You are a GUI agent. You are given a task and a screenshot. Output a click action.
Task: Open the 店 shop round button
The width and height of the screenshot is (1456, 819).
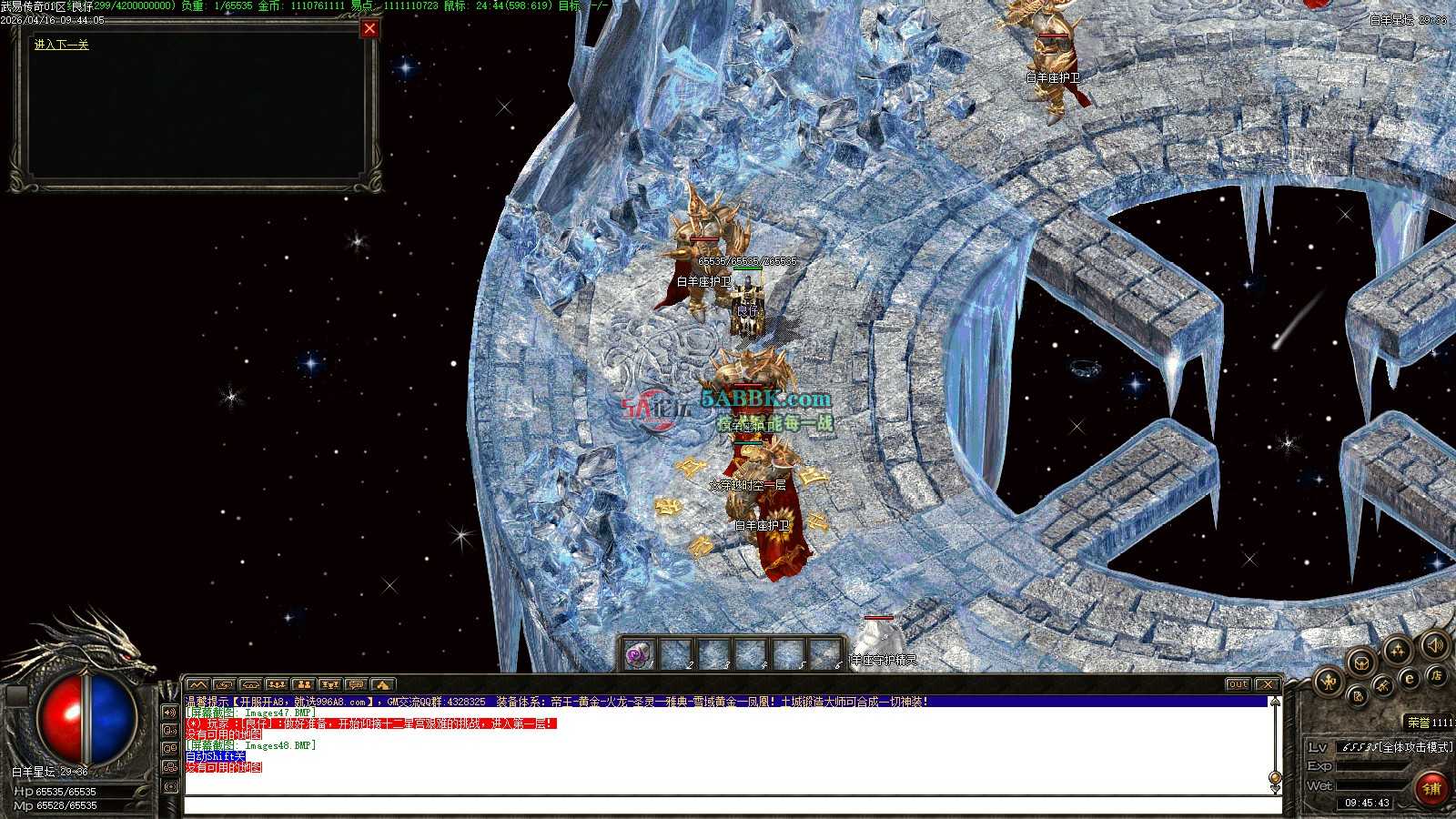(x=1436, y=675)
